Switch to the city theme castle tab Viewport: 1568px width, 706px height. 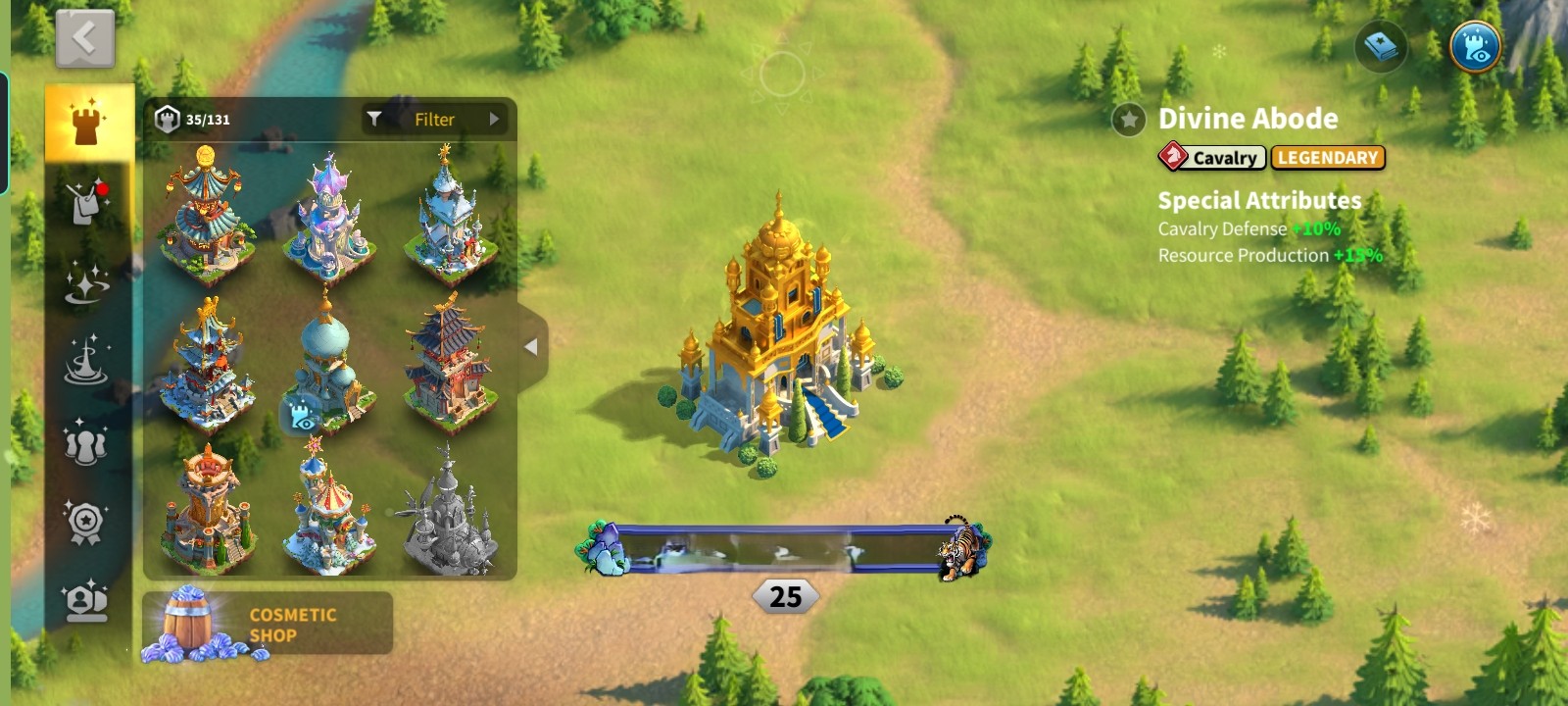pos(88,123)
